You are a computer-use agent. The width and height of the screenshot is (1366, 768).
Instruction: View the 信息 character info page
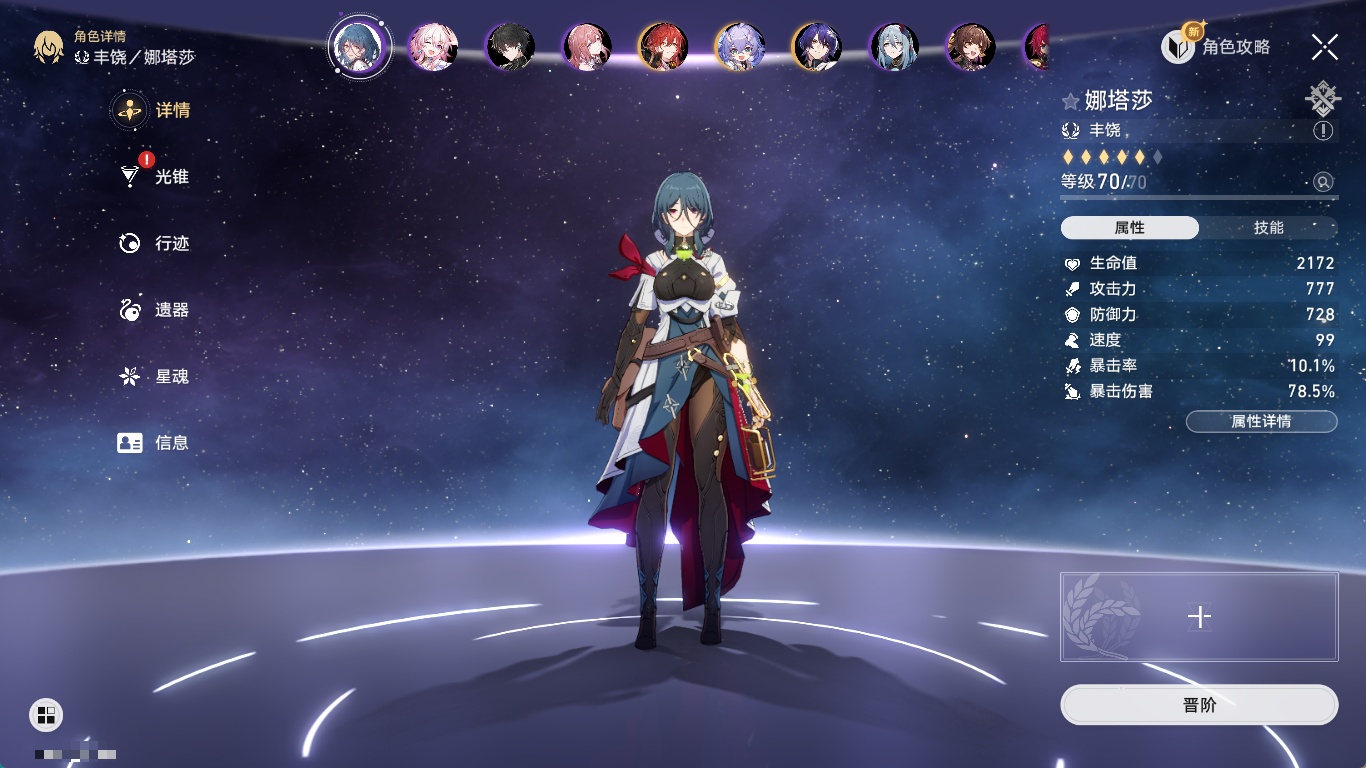click(x=155, y=442)
